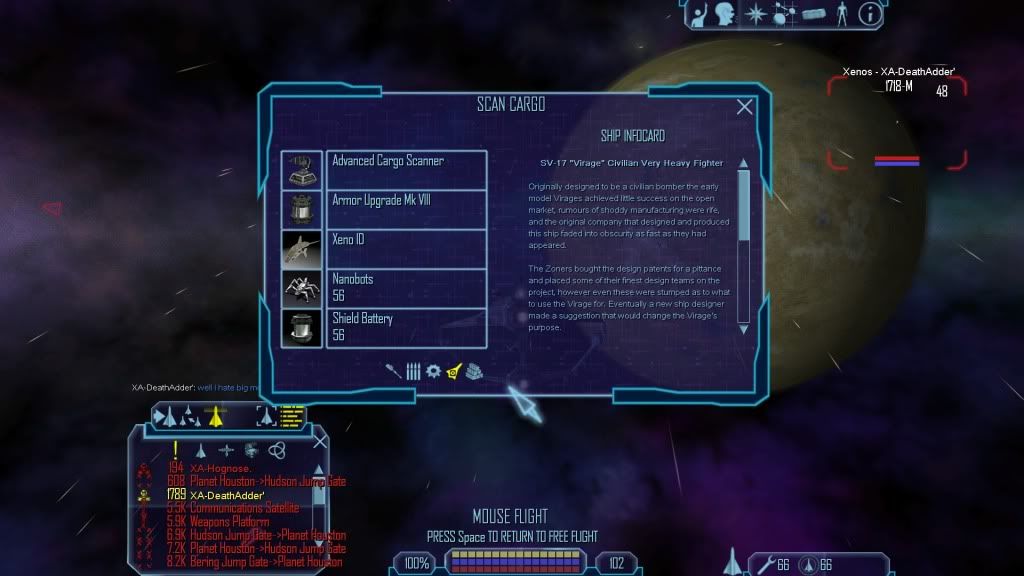Show weapons filter with the gun icon
Image resolution: width=1024 pixels, height=576 pixels.
click(395, 370)
